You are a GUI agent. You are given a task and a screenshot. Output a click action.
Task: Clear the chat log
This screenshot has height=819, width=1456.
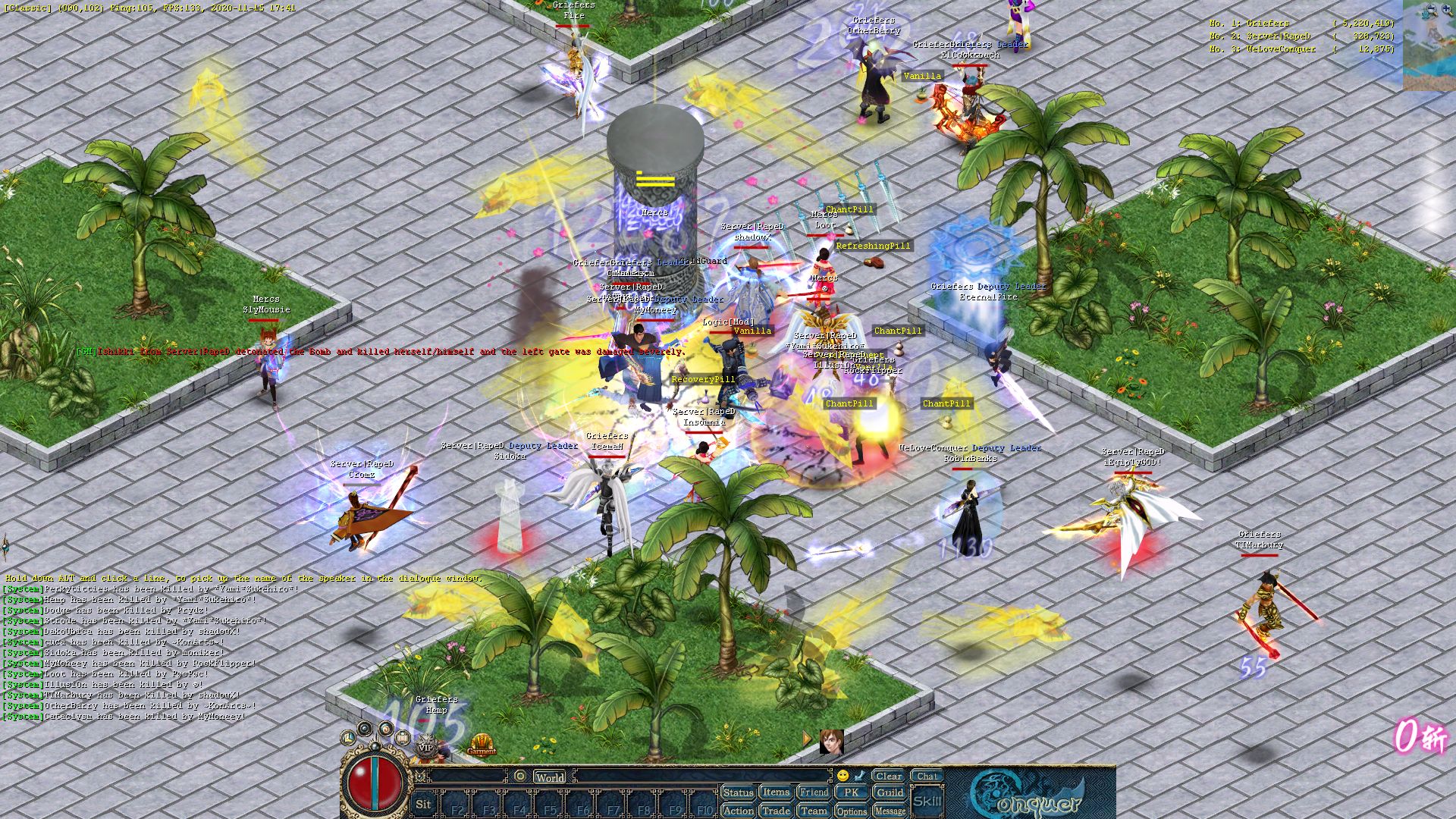[888, 776]
